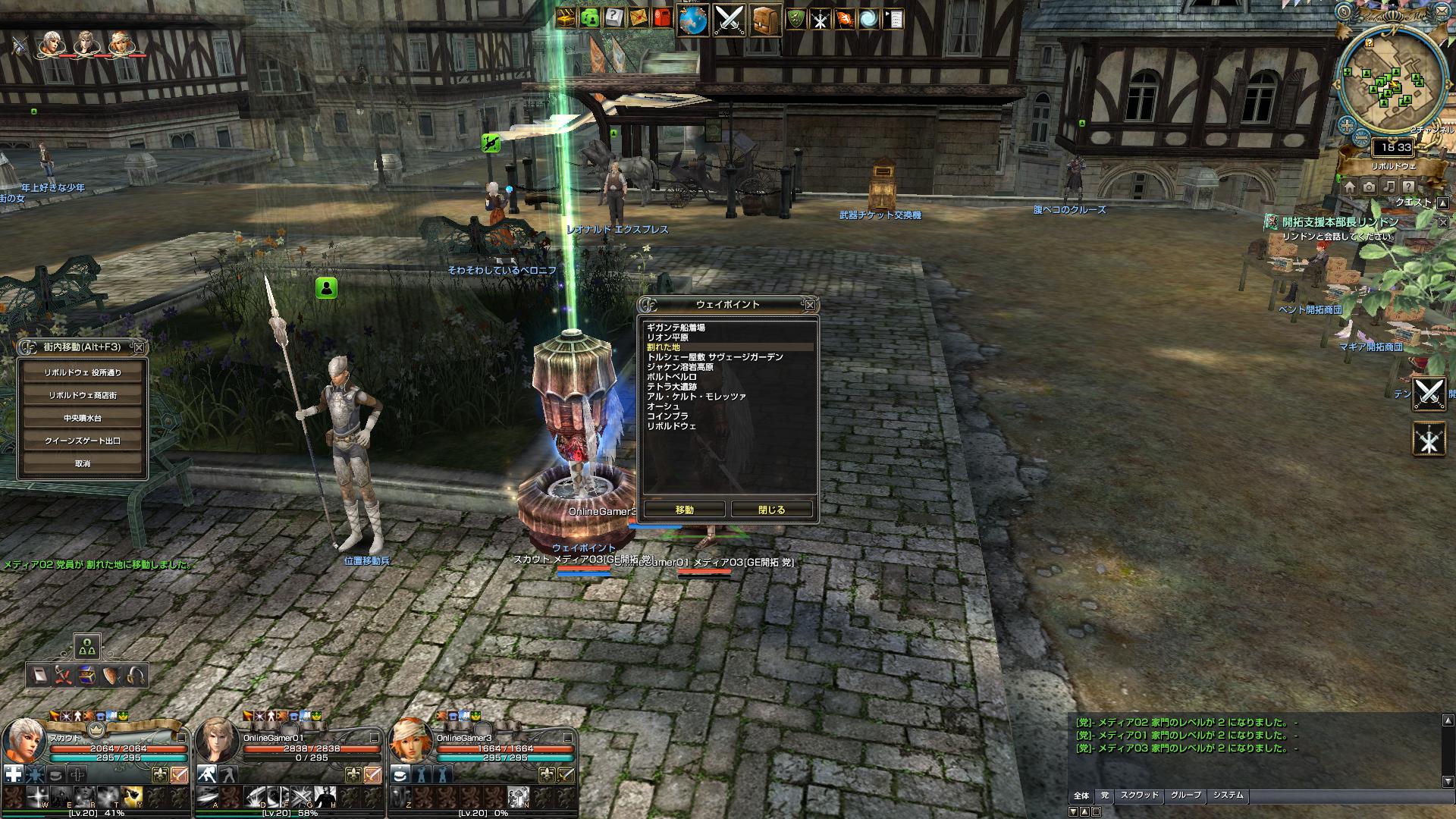Switch chat to the スクワッド tab
Image resolution: width=1456 pixels, height=819 pixels.
click(1139, 795)
